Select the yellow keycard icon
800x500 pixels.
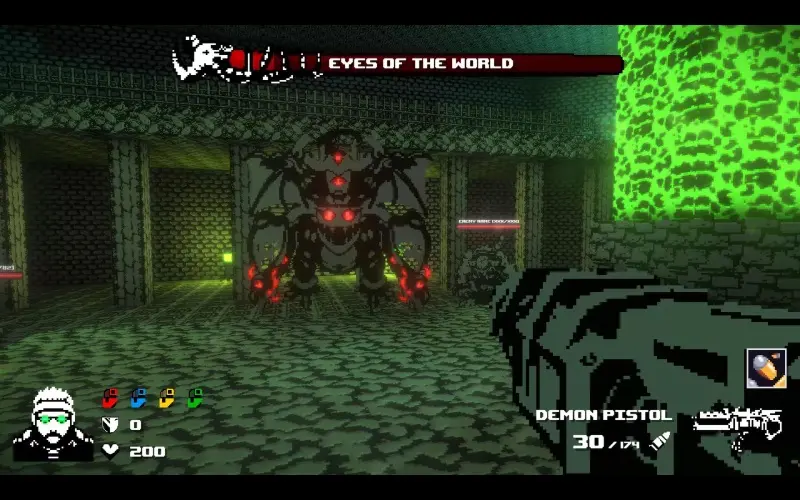167,398
